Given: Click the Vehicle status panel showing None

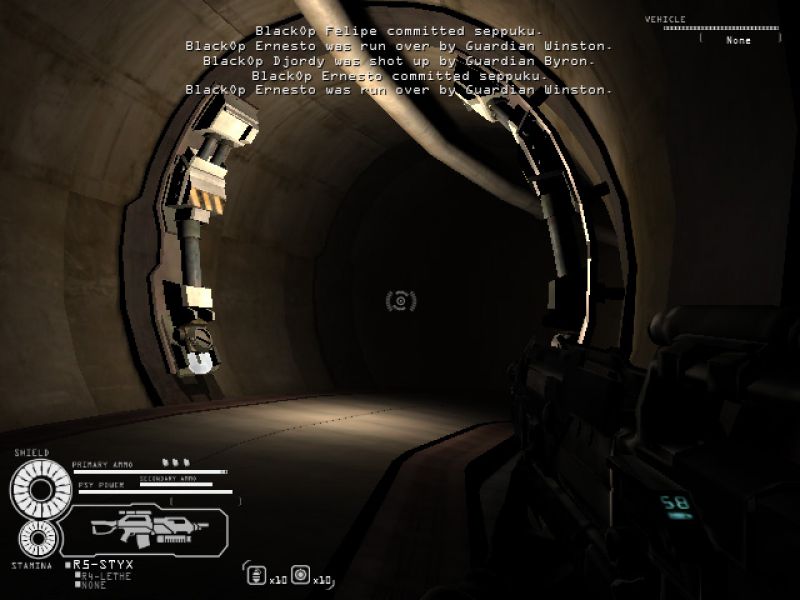Looking at the screenshot, I should 739,40.
